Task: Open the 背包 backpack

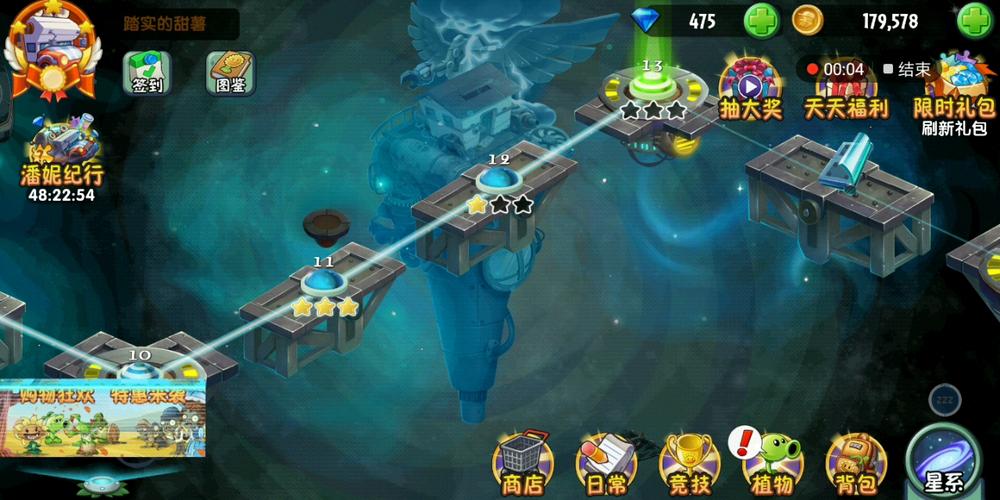Action: 855,462
